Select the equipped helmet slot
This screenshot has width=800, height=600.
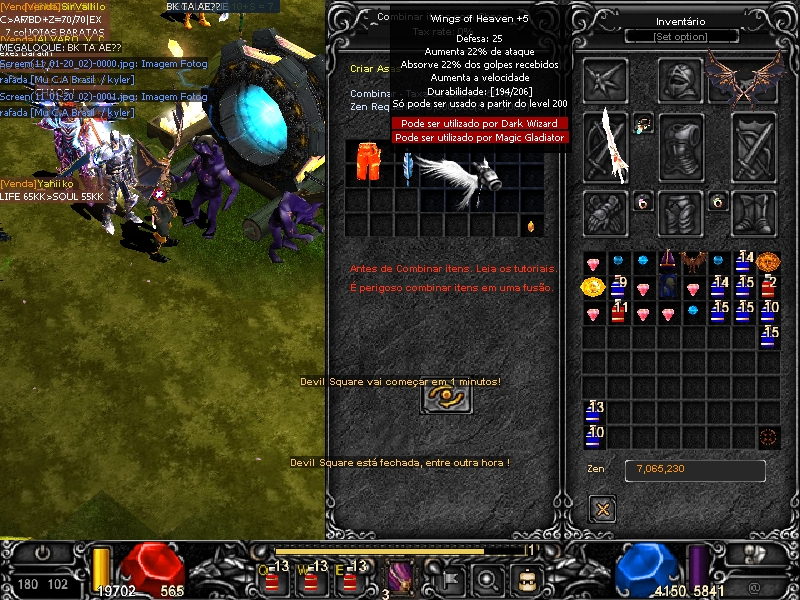[682, 81]
